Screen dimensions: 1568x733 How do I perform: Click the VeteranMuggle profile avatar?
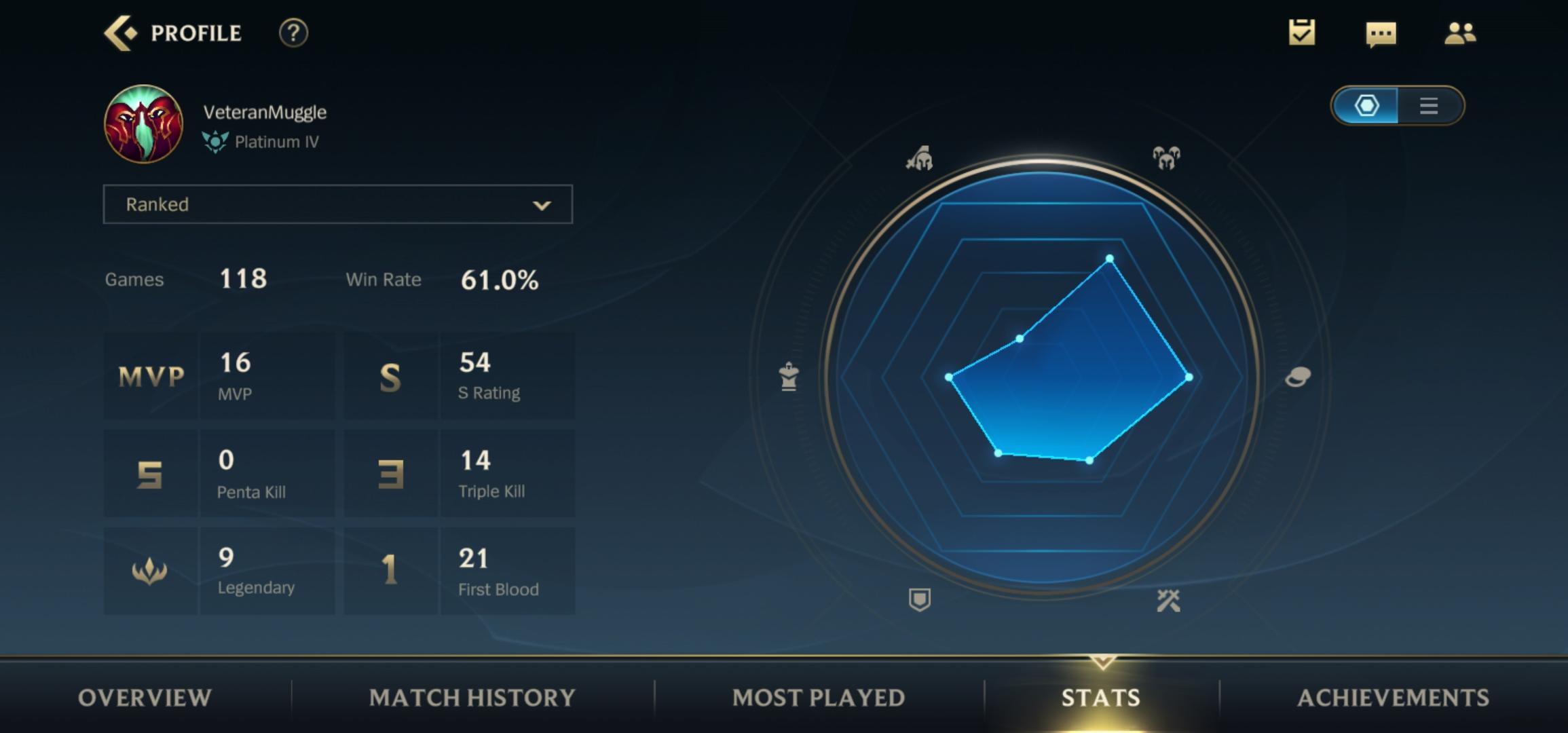(x=143, y=124)
